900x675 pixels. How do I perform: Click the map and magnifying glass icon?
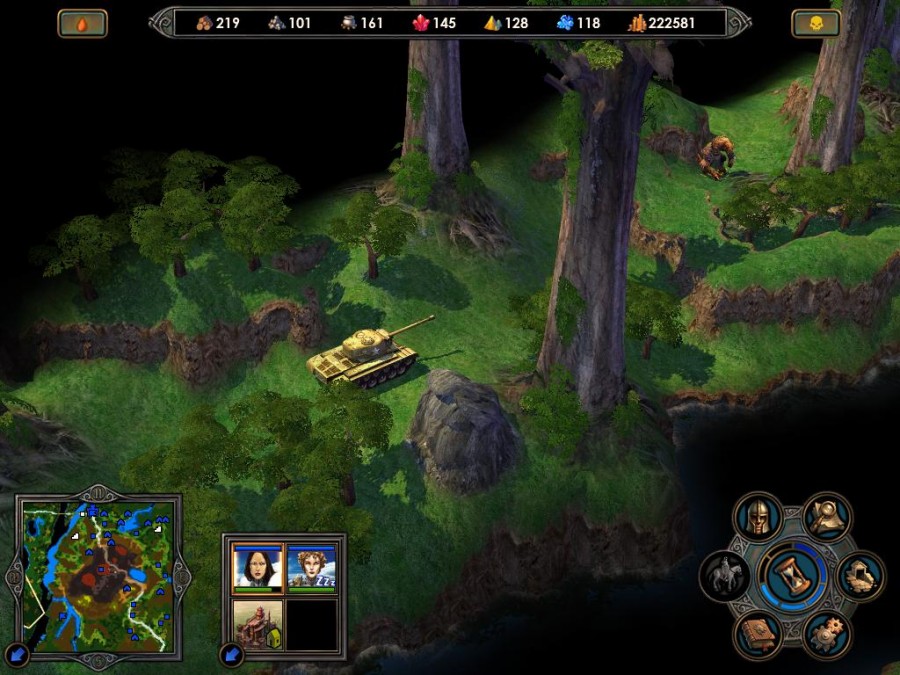coord(827,517)
